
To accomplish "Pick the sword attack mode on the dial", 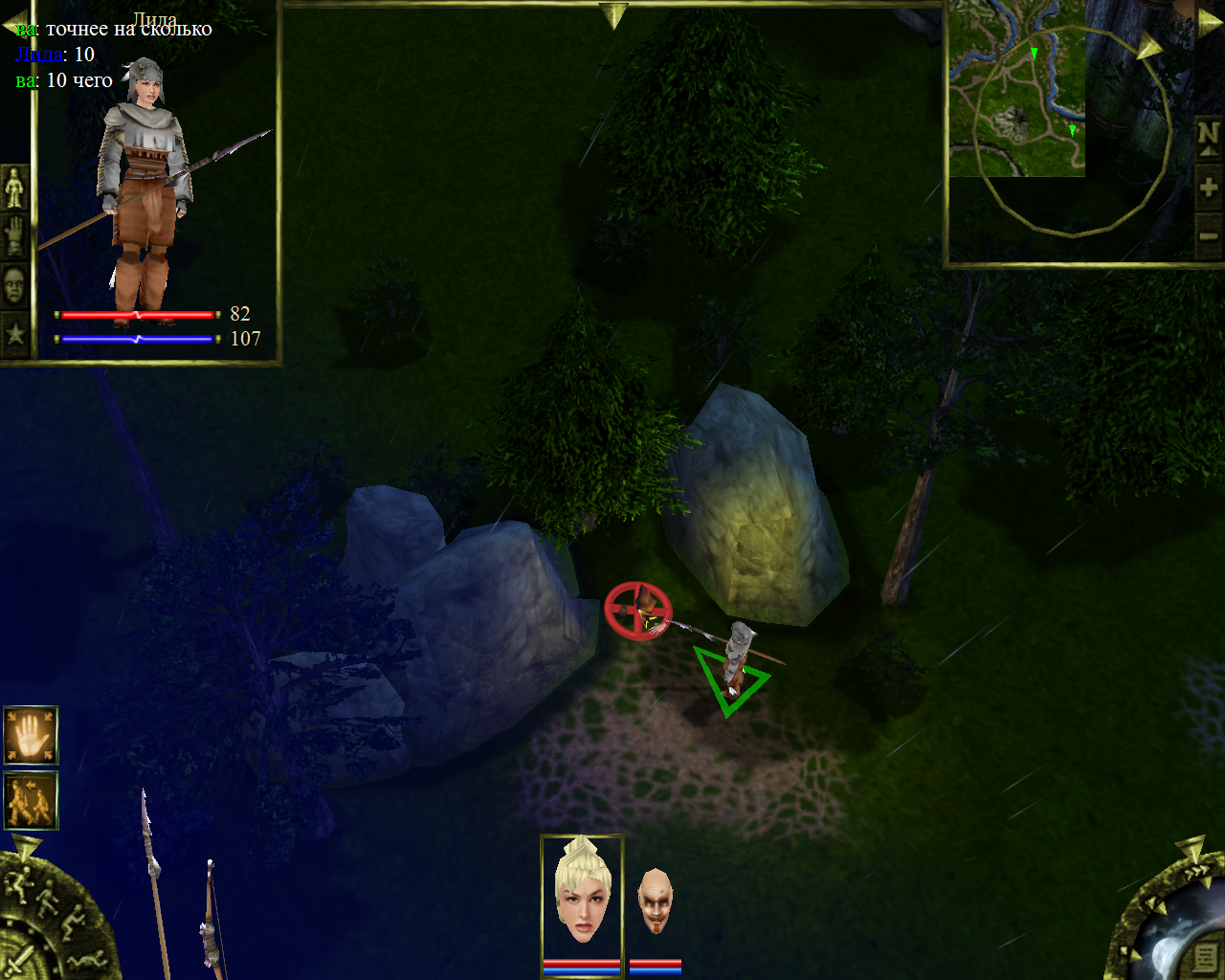I will coord(19,960).
